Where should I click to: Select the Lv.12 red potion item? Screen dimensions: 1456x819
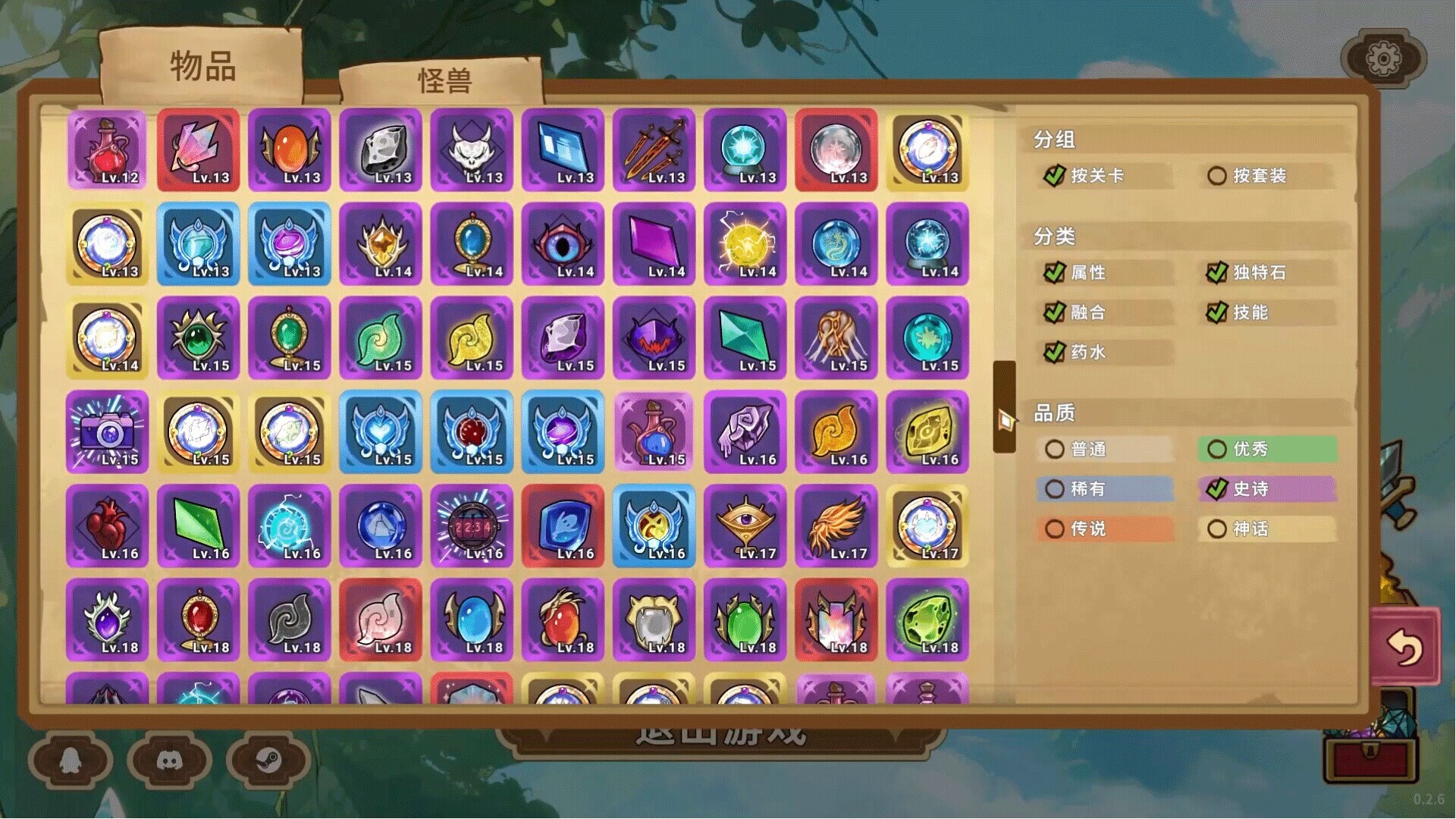tap(107, 150)
